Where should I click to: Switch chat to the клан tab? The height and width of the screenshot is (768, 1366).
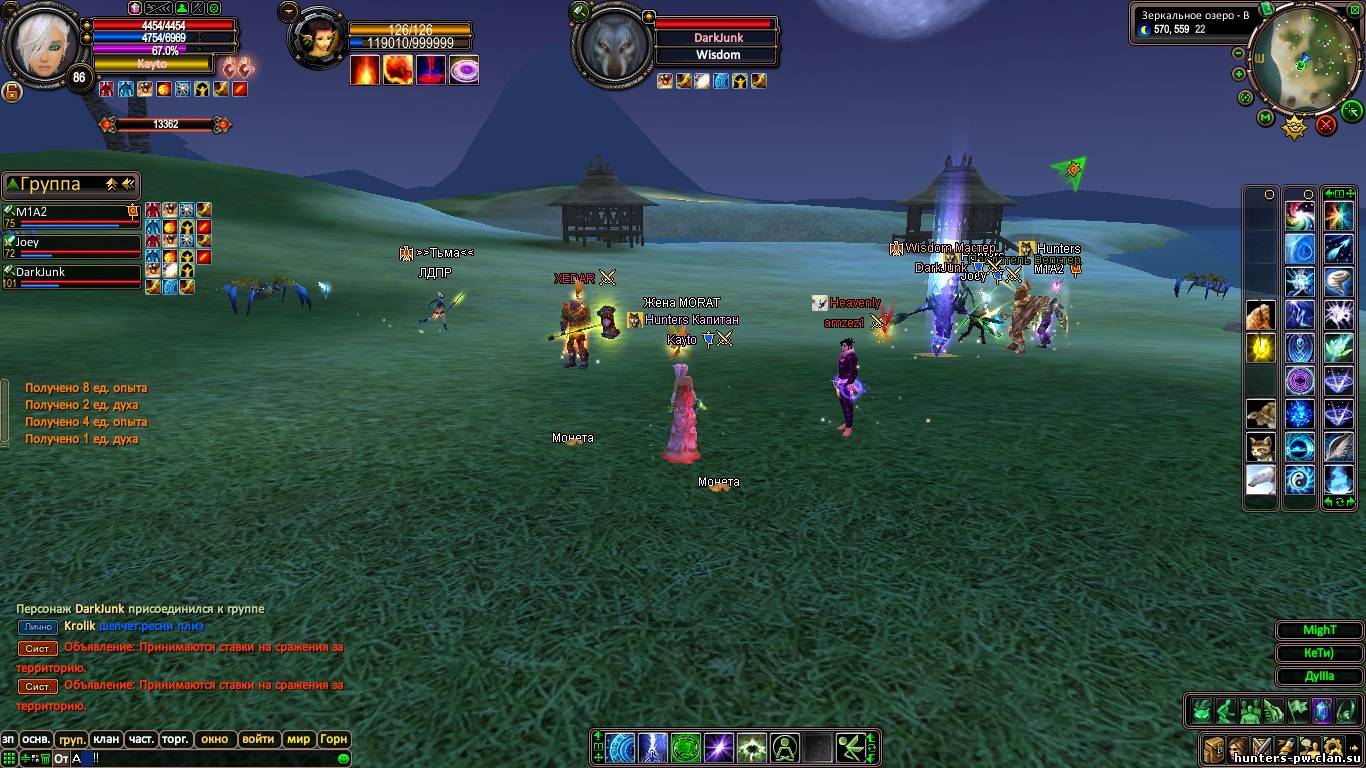click(x=106, y=740)
